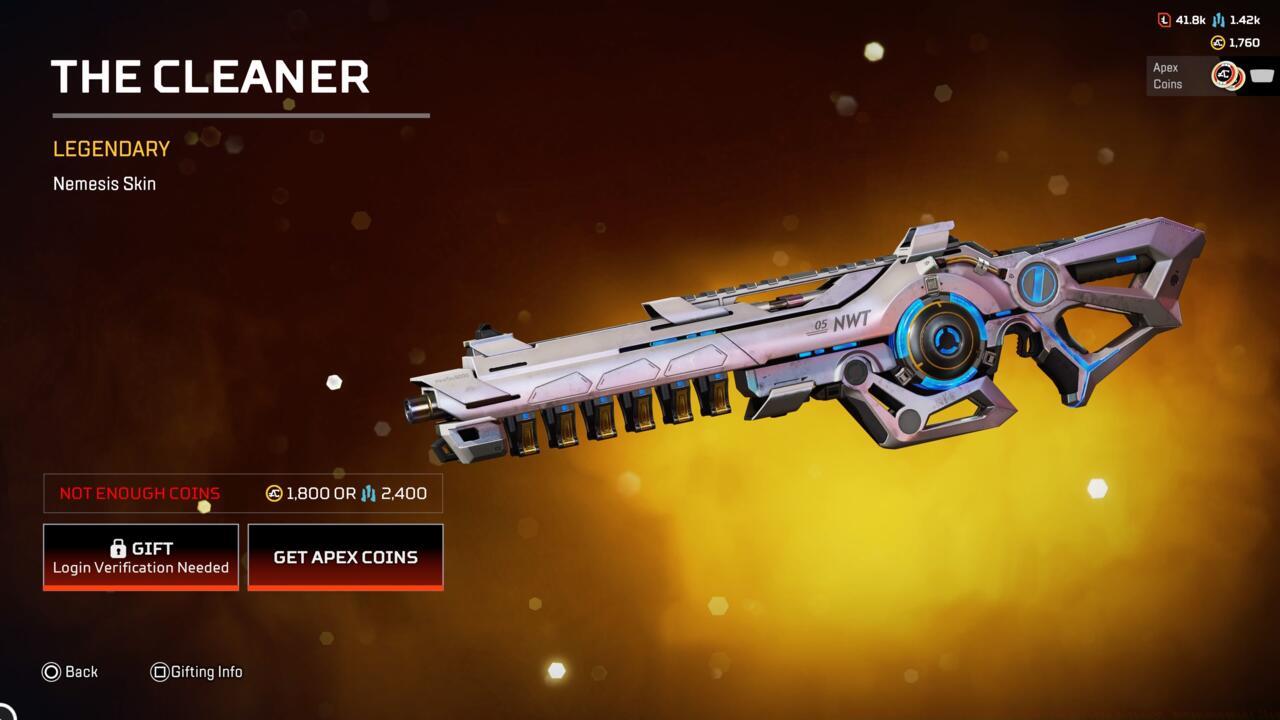Viewport: 1280px width, 720px height.
Task: Select the LEGENDARY rarity label
Action: (x=110, y=148)
